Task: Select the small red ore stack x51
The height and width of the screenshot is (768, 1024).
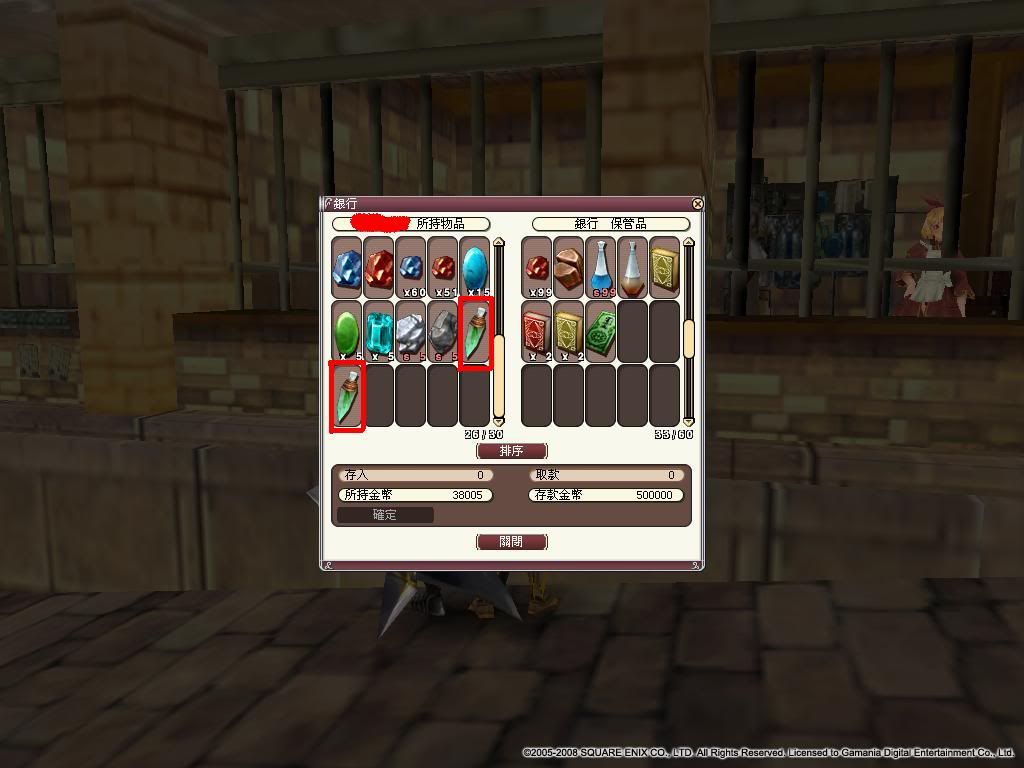Action: (443, 267)
